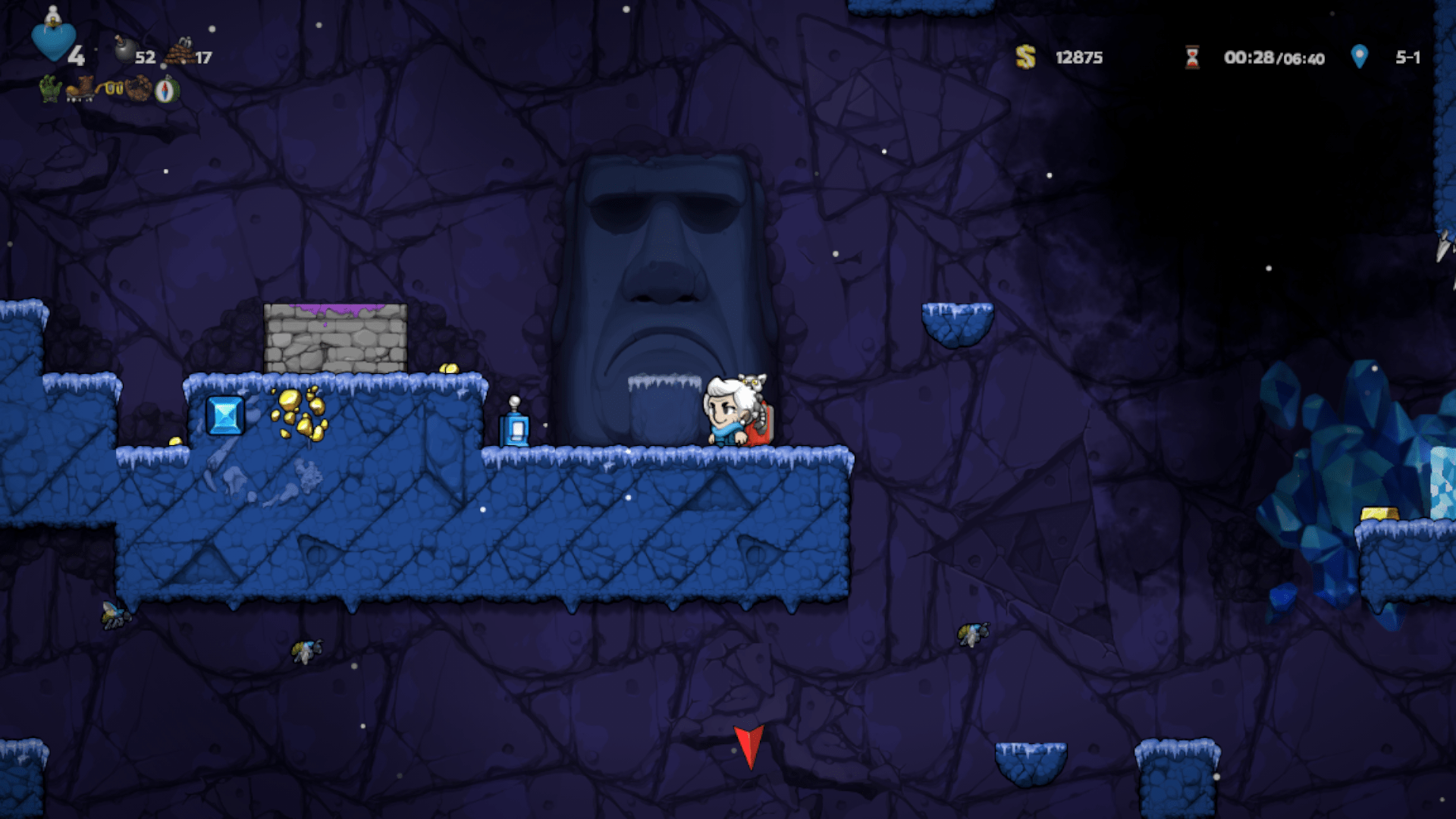Select the hourglass timer icon
The height and width of the screenshot is (819, 1456).
tap(1193, 58)
